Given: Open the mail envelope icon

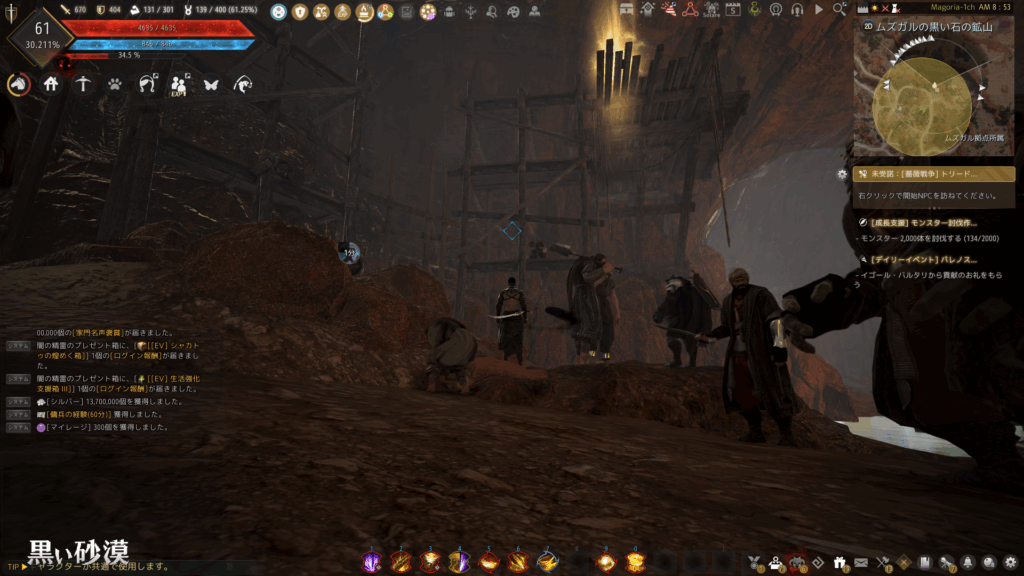Looking at the screenshot, I should [861, 562].
